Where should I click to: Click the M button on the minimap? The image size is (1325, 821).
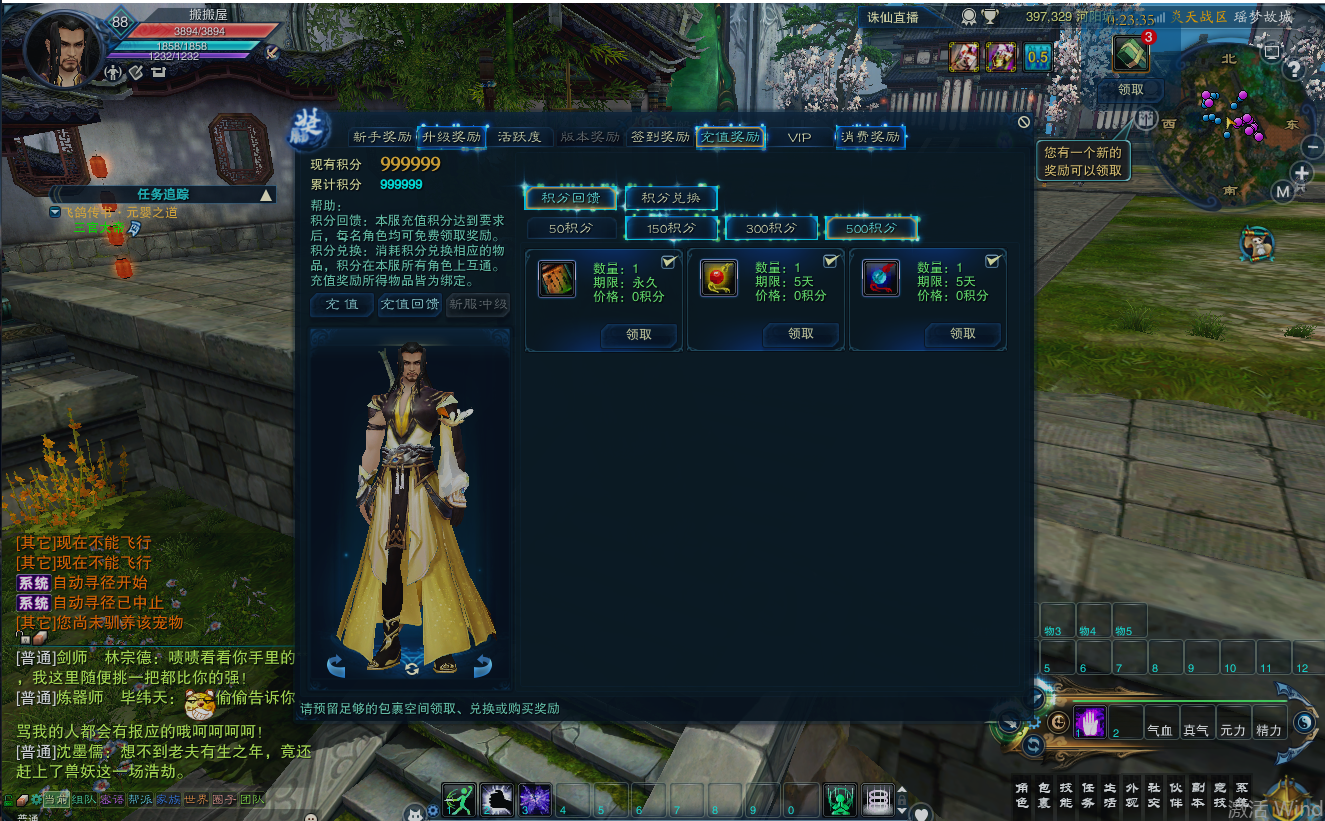click(1284, 192)
